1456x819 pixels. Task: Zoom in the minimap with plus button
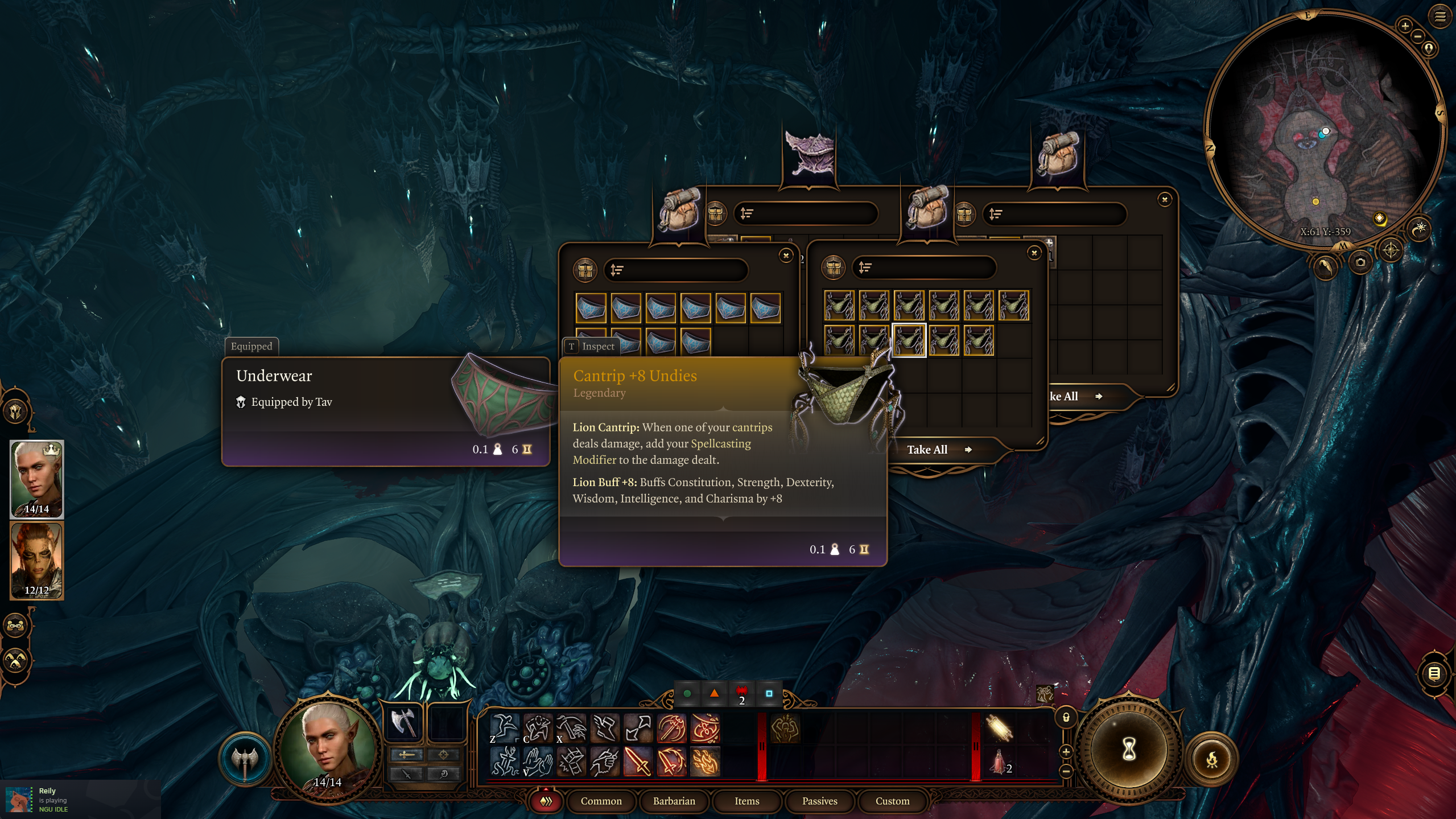coord(1405,26)
